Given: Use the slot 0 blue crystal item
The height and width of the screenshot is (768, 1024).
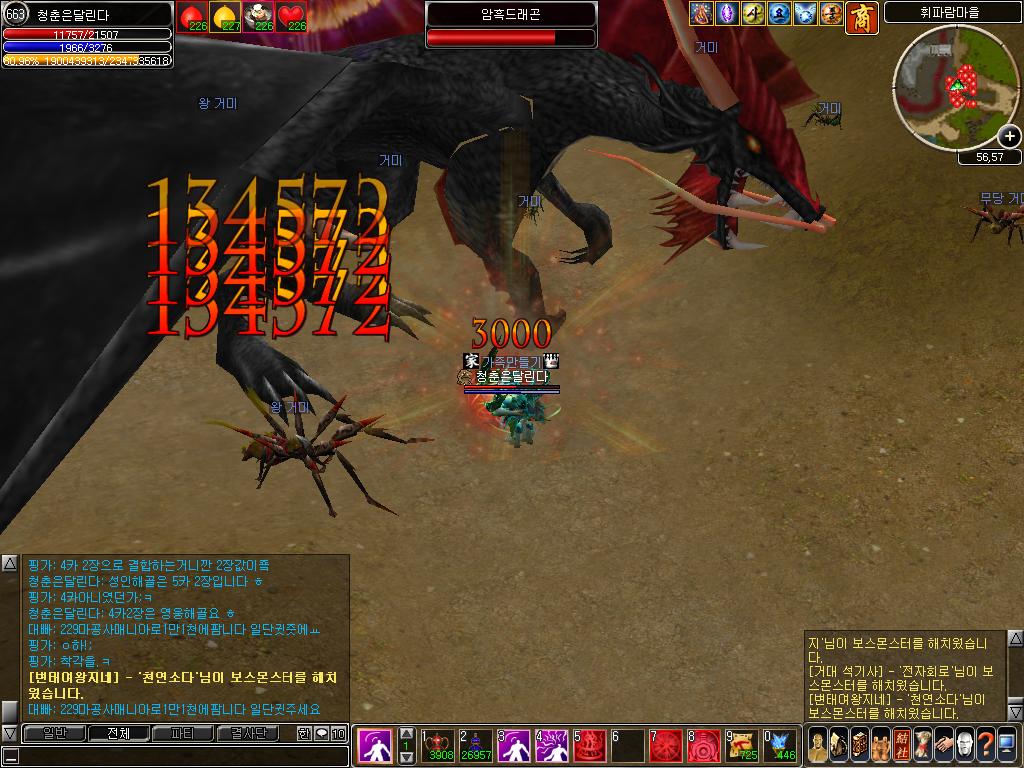Looking at the screenshot, I should coord(780,745).
